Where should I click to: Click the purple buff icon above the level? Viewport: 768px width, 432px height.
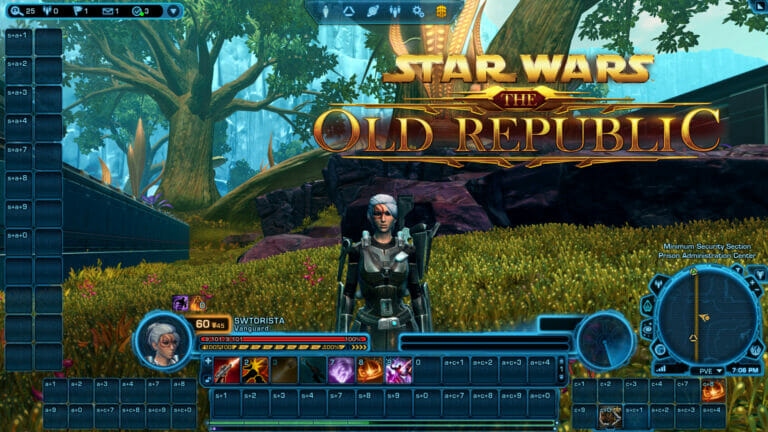point(180,302)
